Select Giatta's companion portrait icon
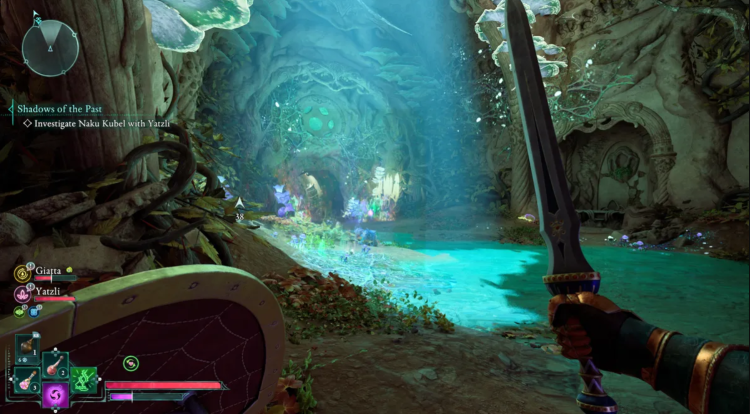The height and width of the screenshot is (414, 750). pos(22,272)
